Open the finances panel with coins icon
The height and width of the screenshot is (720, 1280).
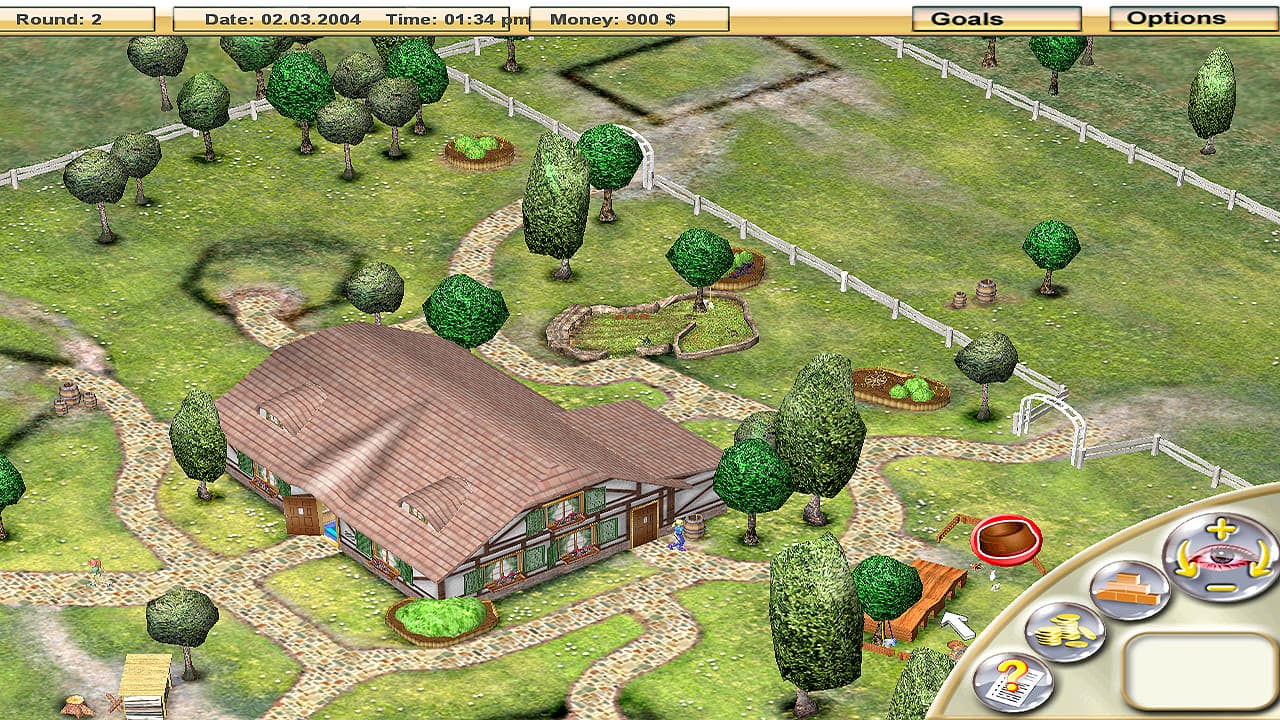click(x=1062, y=633)
